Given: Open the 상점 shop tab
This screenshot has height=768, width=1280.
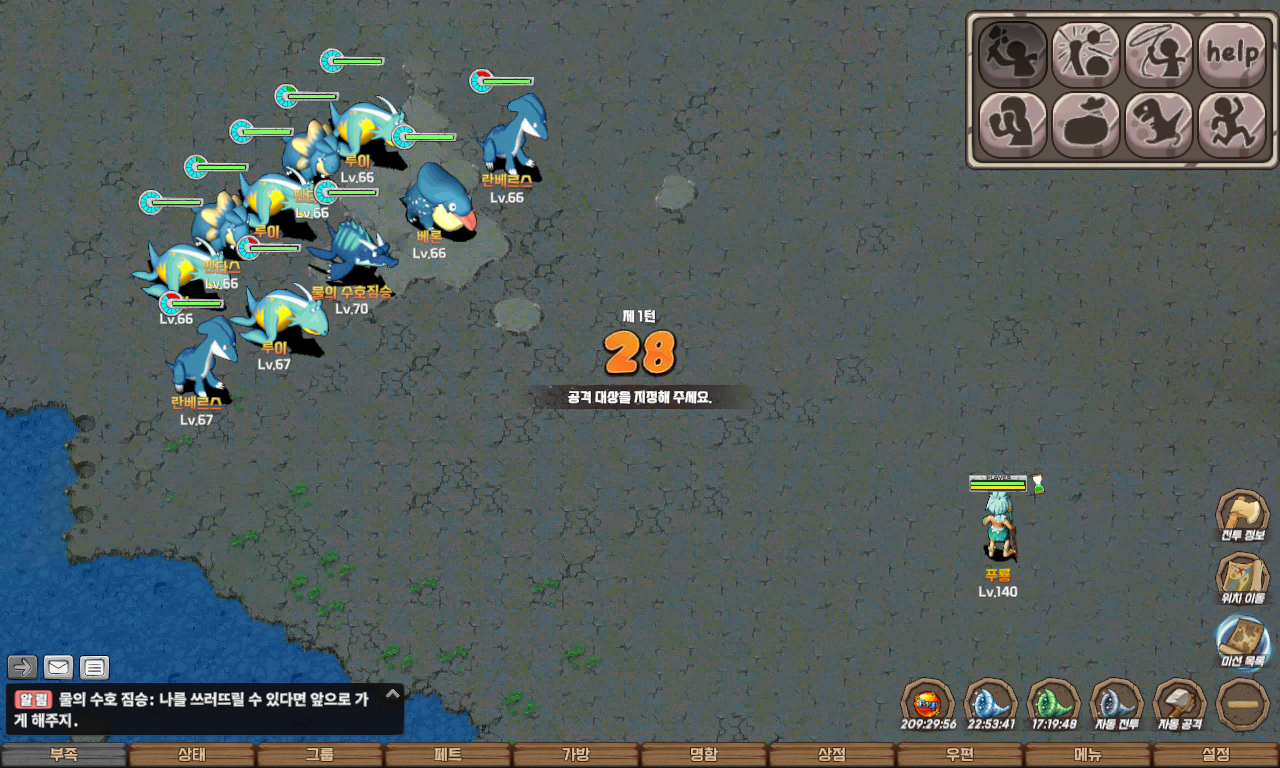Looking at the screenshot, I should (x=832, y=755).
